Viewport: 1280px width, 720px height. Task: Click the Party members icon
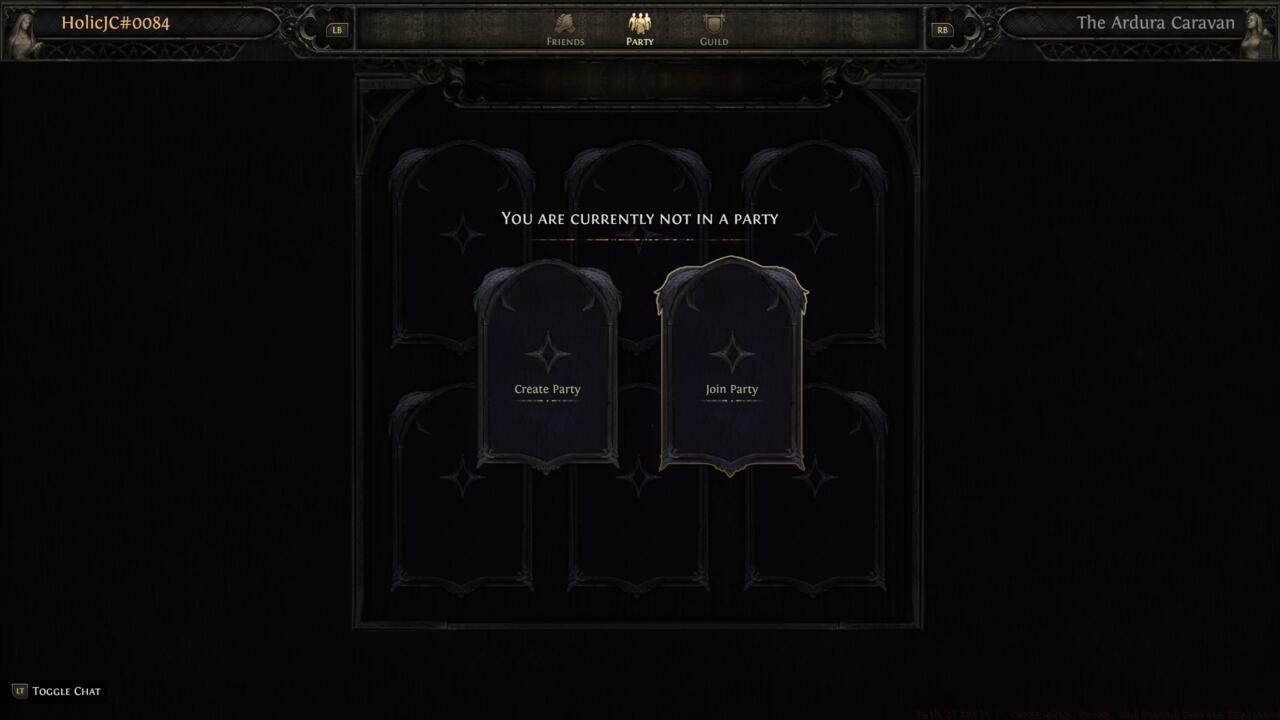pyautogui.click(x=639, y=23)
